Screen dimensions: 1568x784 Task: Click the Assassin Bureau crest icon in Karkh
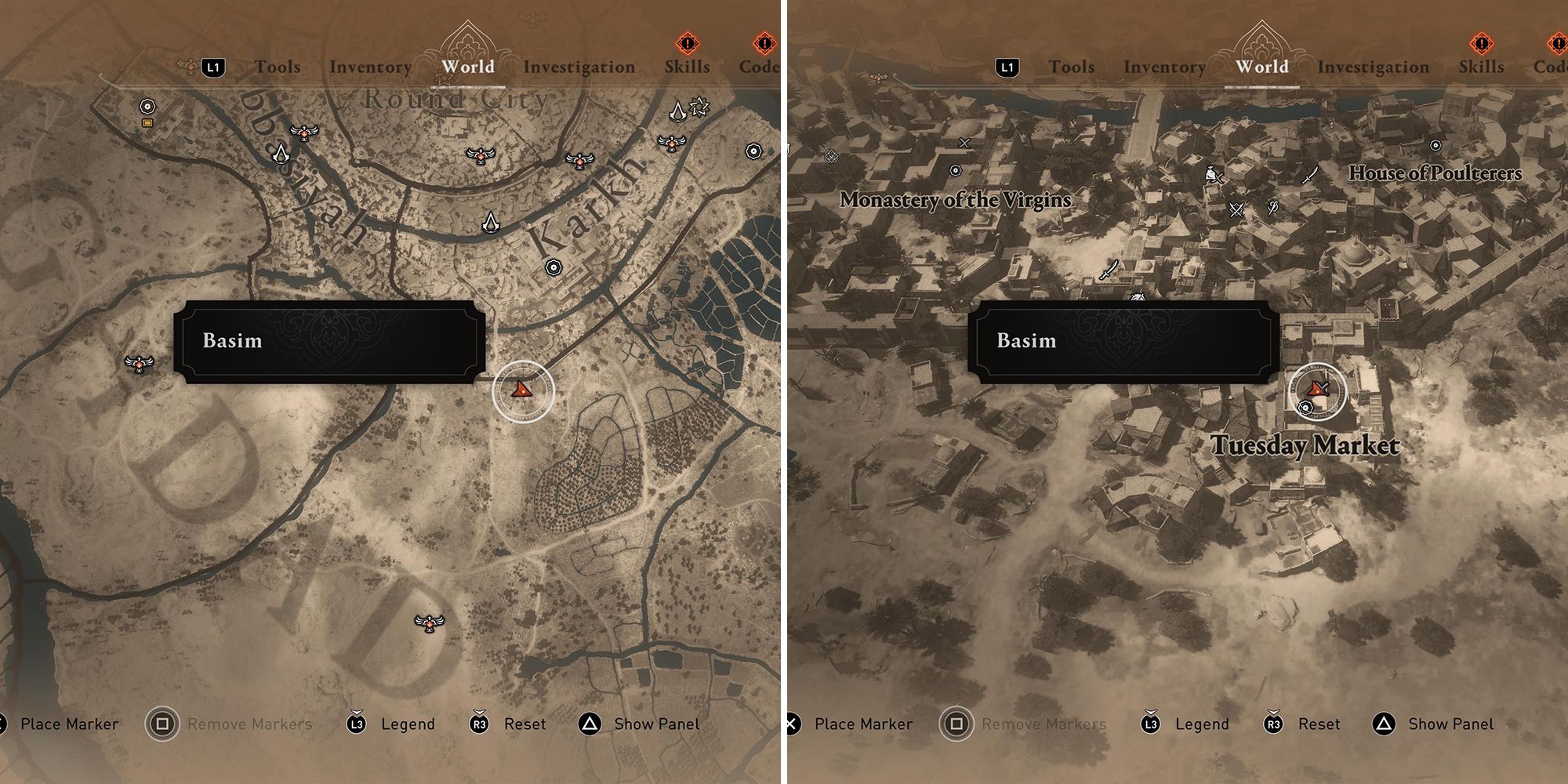tap(492, 222)
